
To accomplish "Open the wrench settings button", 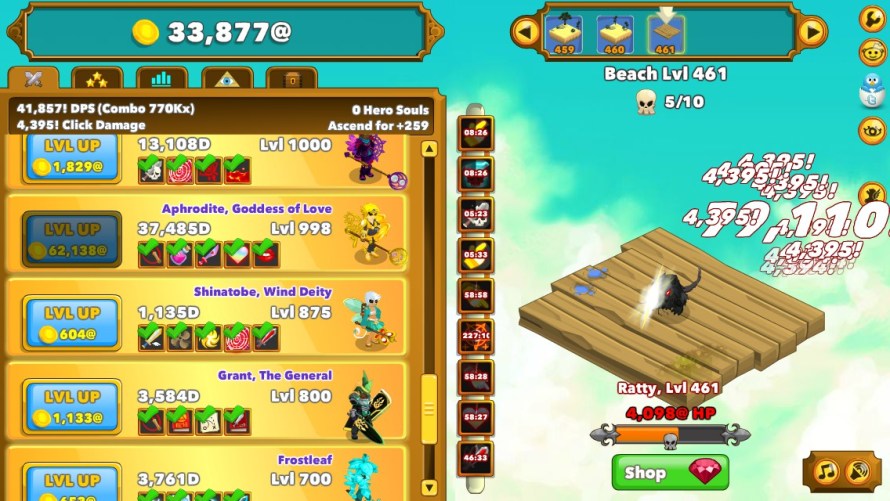I will click(x=871, y=16).
